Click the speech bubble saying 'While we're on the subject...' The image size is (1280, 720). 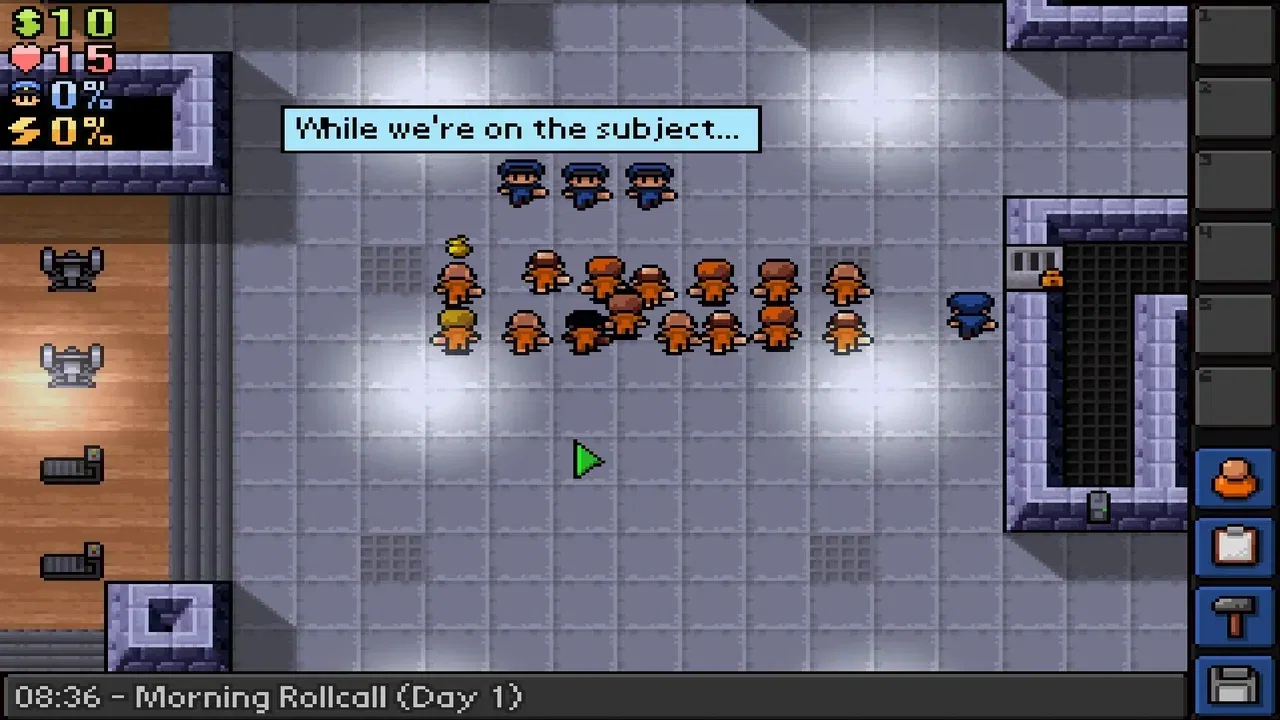[x=521, y=128]
